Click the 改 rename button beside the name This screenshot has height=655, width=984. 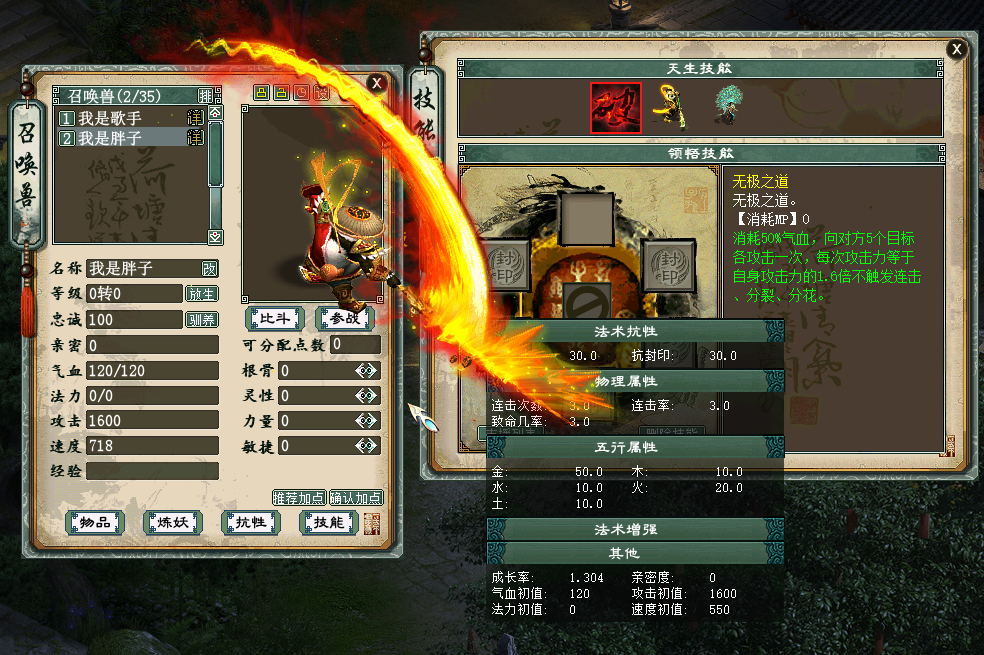coord(209,268)
